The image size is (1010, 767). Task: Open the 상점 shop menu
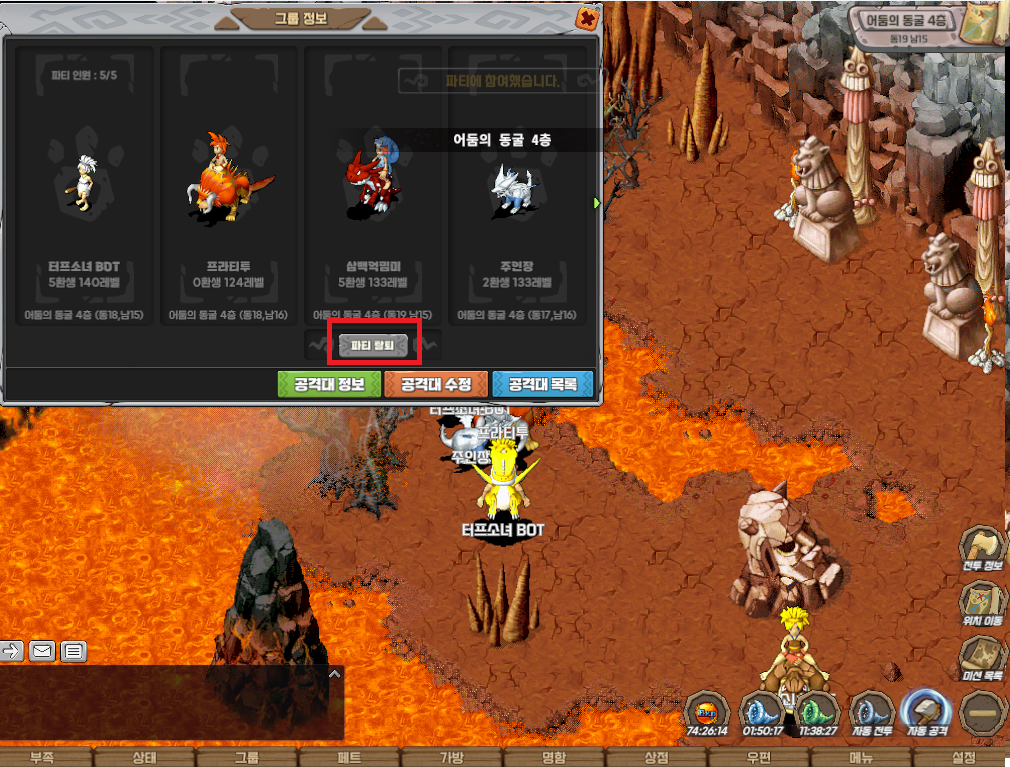click(656, 757)
